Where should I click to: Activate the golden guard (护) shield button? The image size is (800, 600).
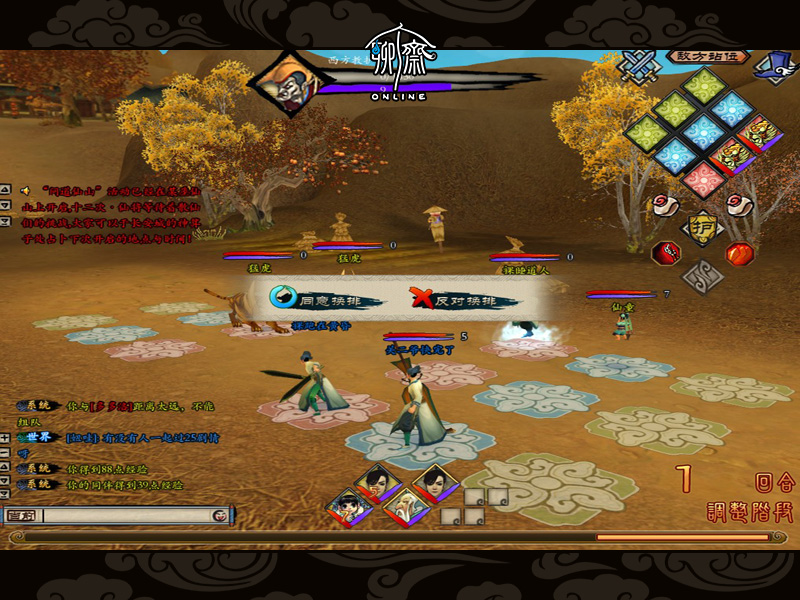pos(703,227)
